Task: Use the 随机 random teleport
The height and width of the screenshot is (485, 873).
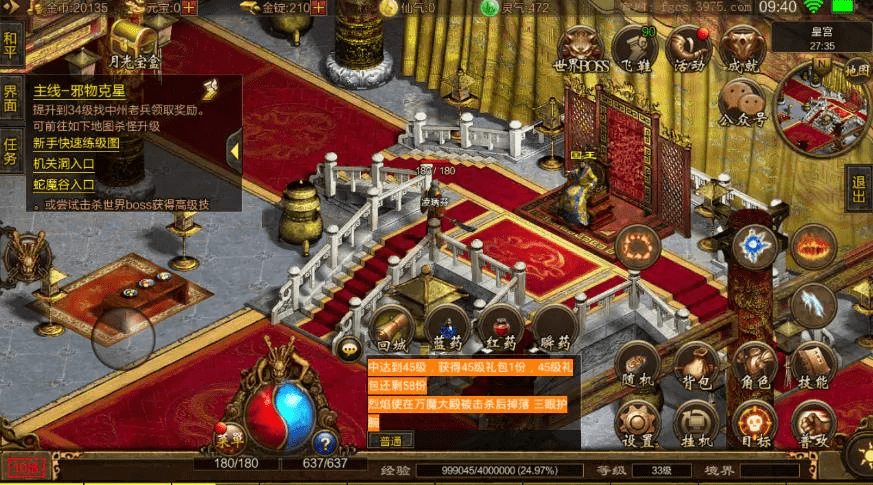Action: point(639,365)
